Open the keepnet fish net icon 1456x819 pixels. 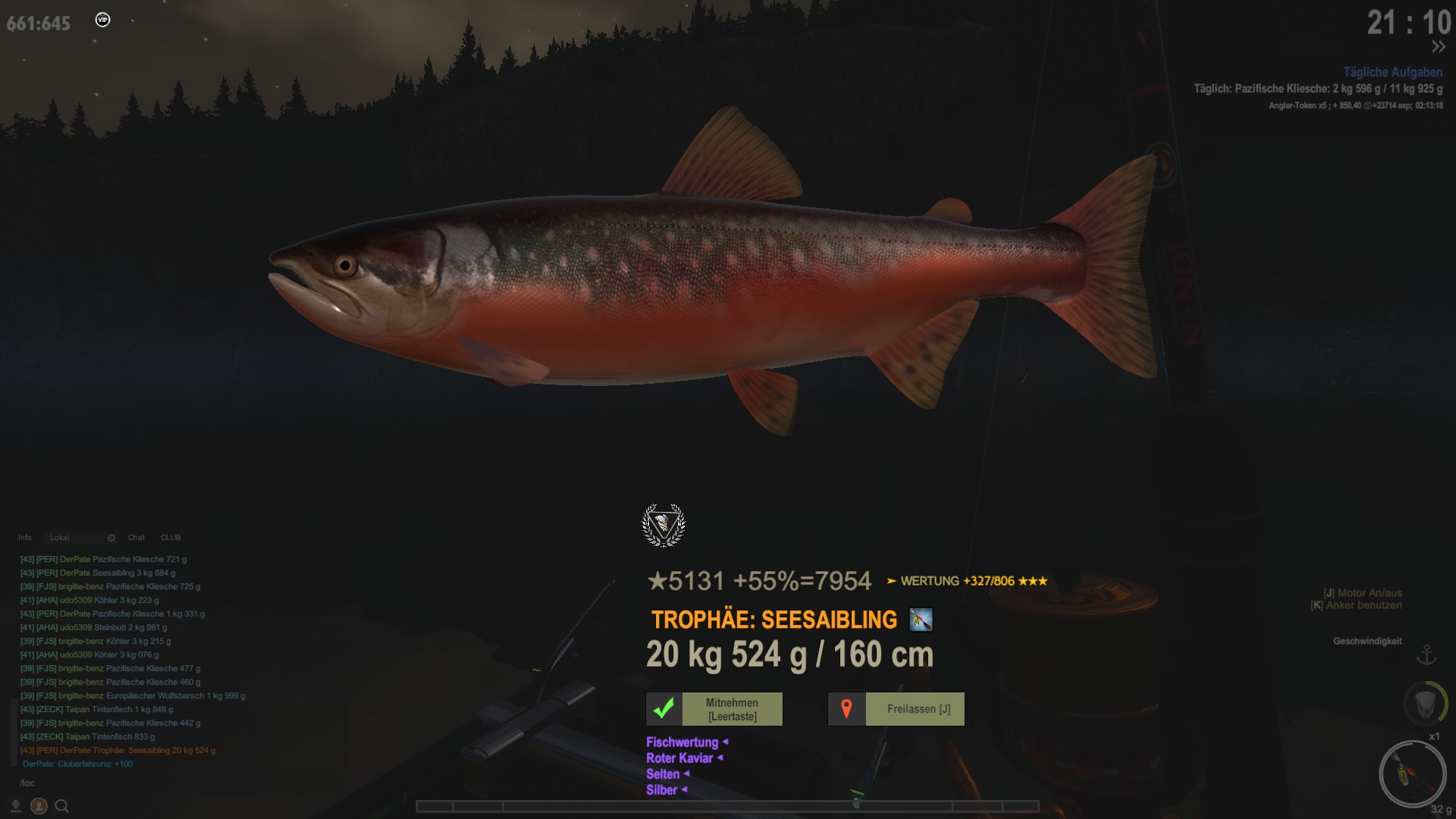(1424, 703)
